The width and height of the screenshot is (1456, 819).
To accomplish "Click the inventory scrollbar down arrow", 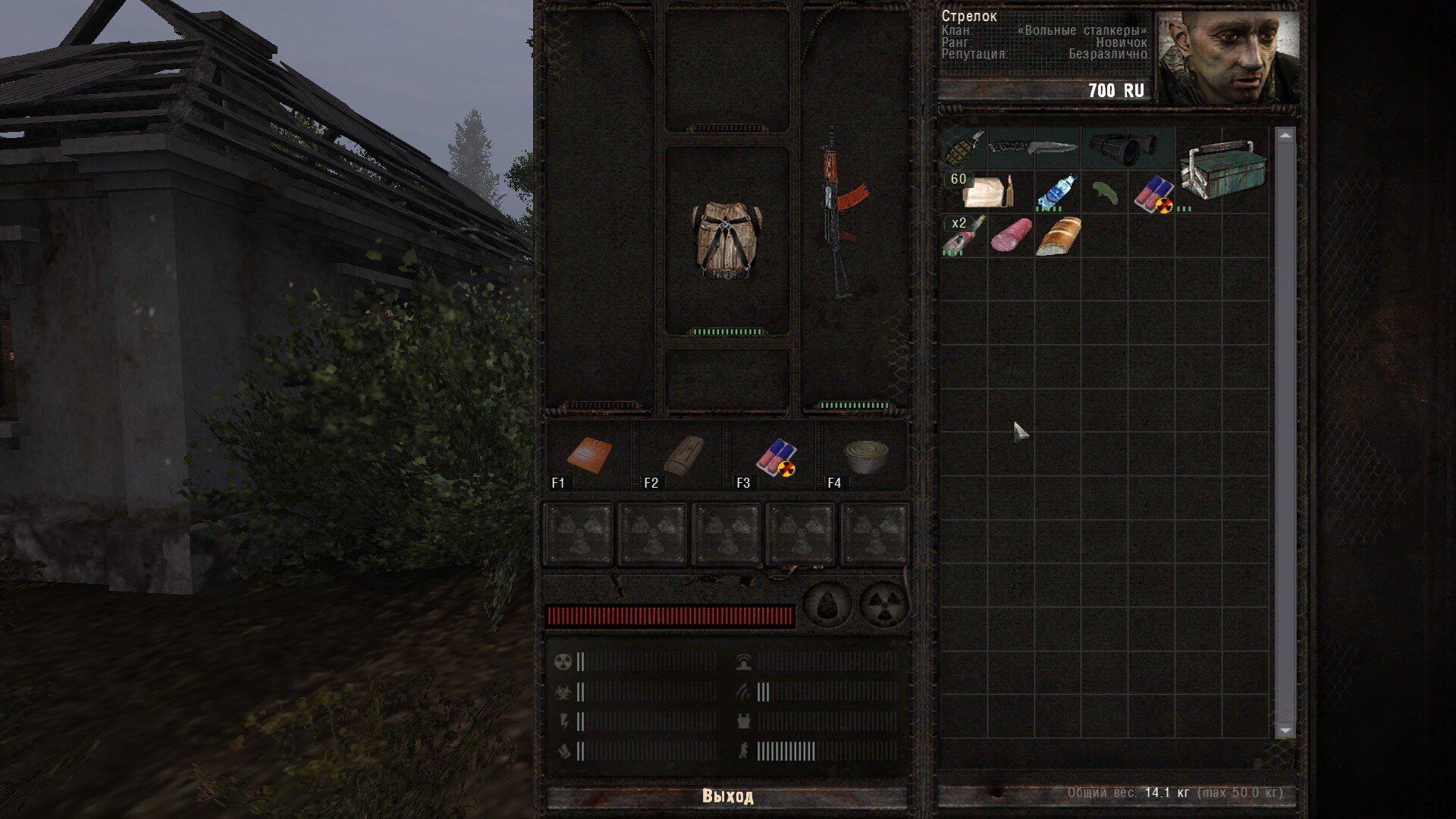I will [x=1285, y=730].
